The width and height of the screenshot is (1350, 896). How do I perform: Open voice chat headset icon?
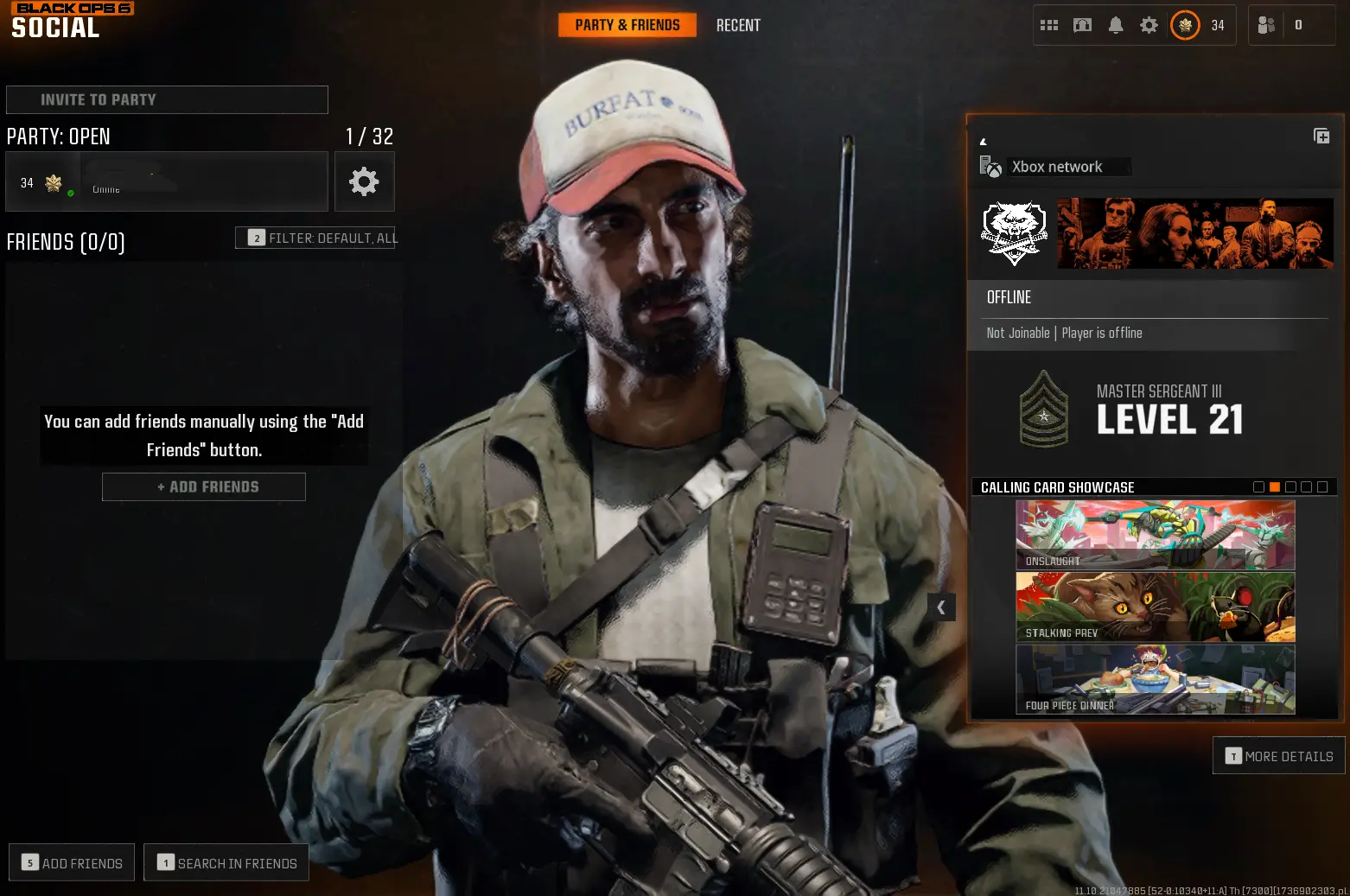point(1081,25)
